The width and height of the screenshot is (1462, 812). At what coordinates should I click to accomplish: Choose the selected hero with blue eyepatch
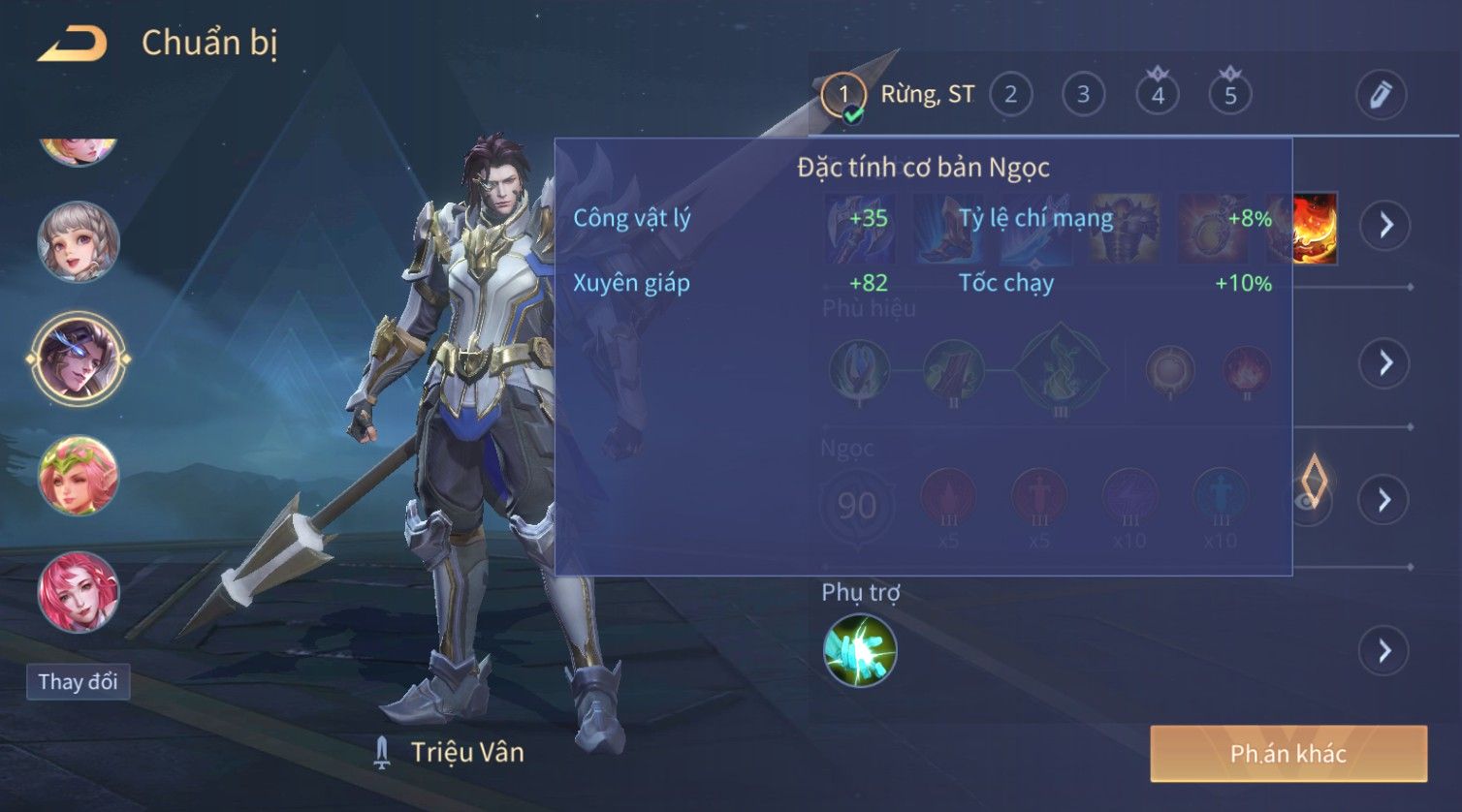tap(78, 358)
